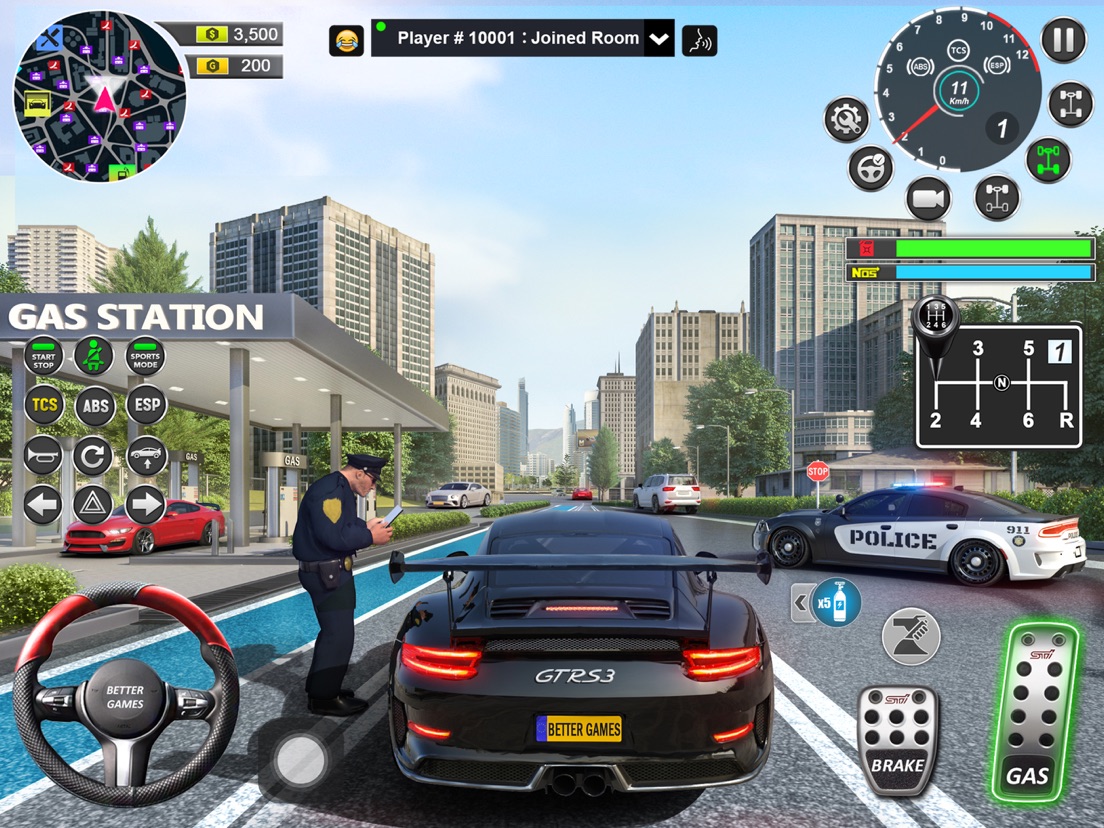Hit the BRAKE pedal
This screenshot has width=1104, height=828.
tap(897, 740)
